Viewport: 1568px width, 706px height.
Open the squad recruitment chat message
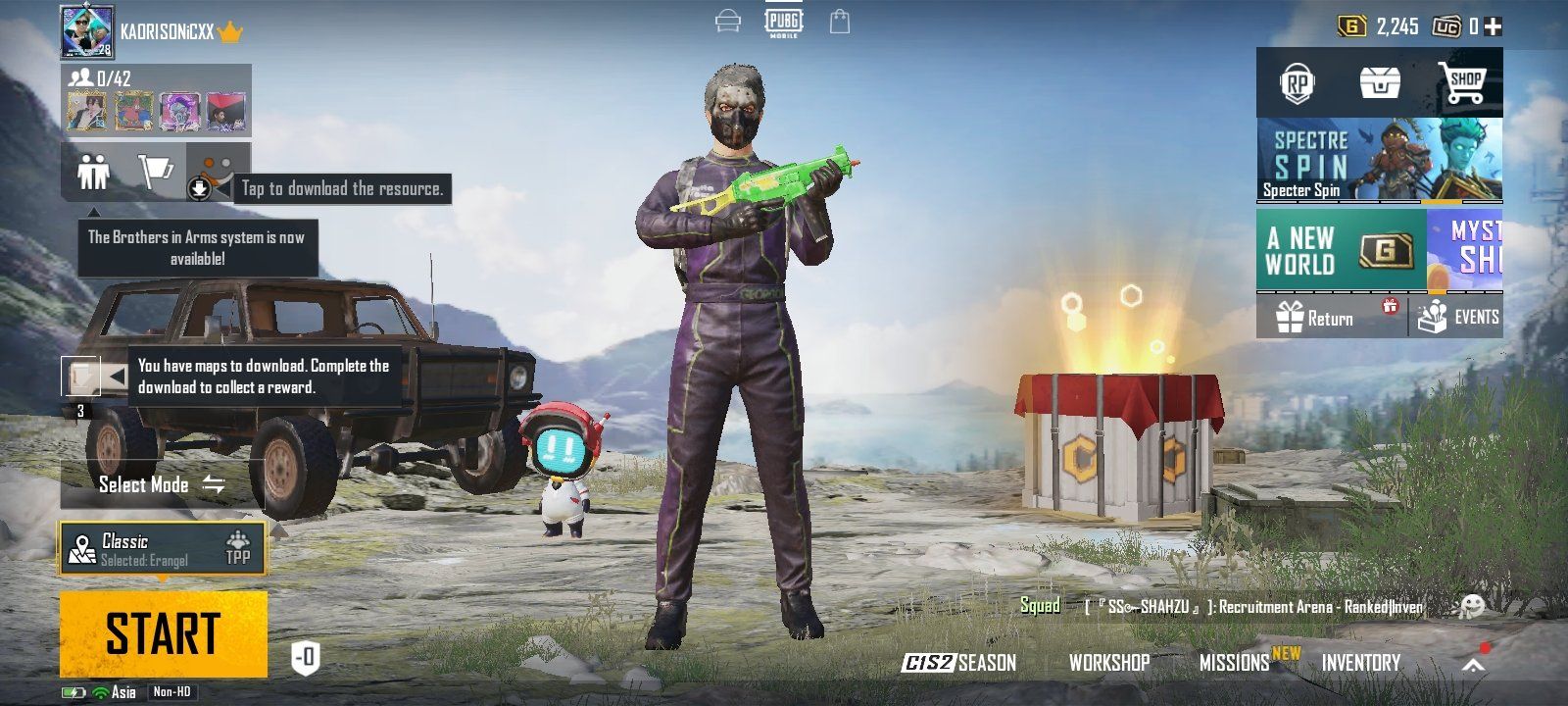pyautogui.click(x=1252, y=607)
